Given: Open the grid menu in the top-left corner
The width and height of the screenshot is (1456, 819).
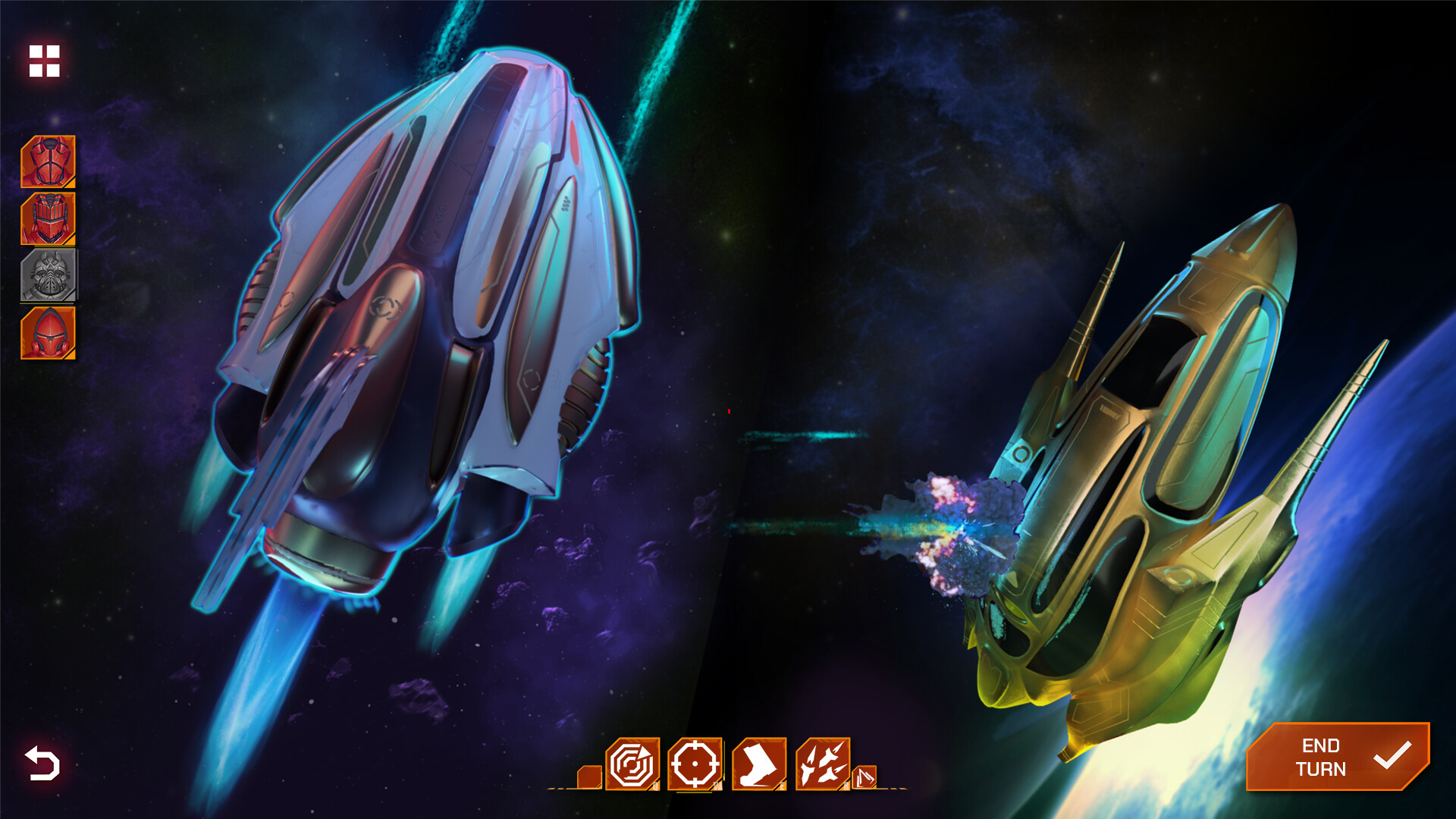Looking at the screenshot, I should [x=44, y=62].
